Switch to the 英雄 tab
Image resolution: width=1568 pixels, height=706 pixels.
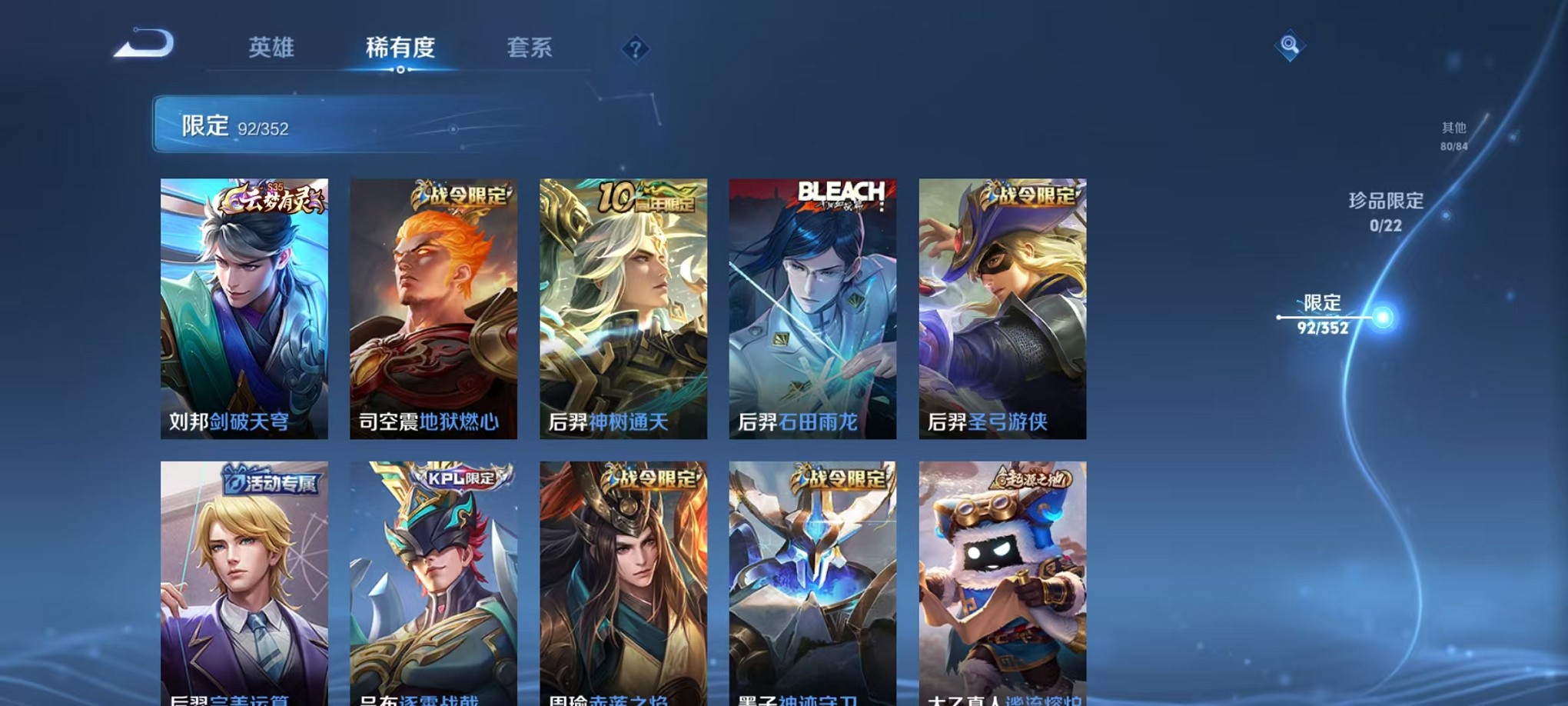[273, 48]
